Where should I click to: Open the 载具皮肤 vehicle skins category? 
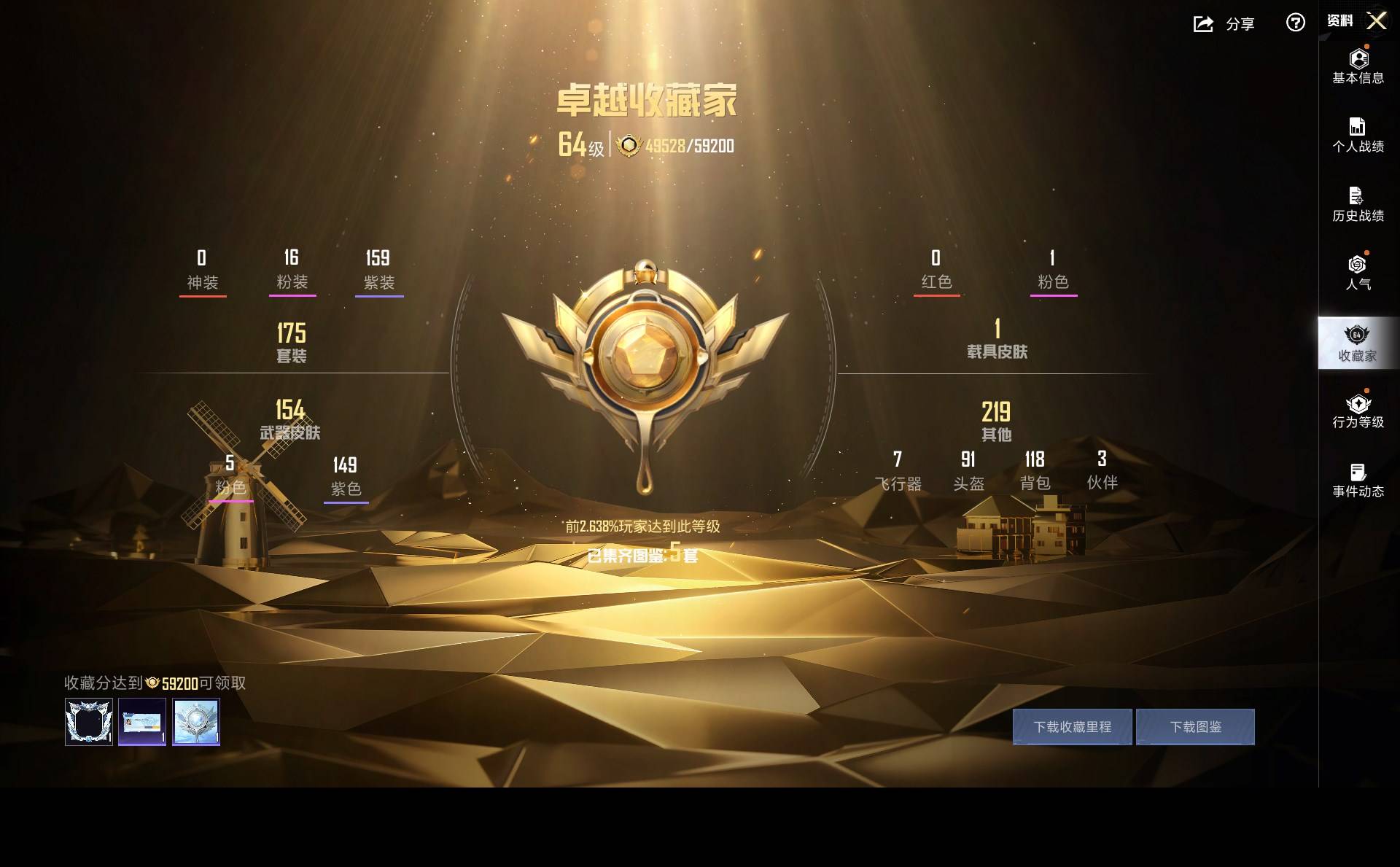(997, 339)
